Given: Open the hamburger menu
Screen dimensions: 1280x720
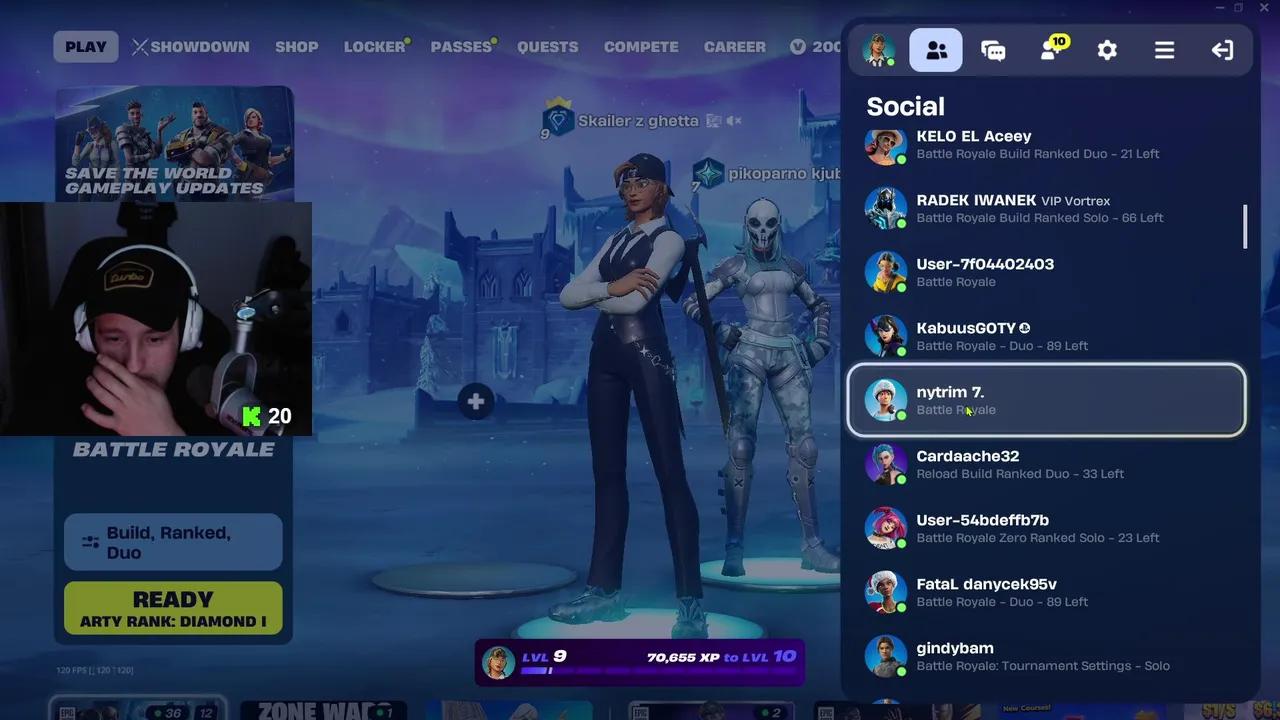Looking at the screenshot, I should pyautogui.click(x=1164, y=49).
